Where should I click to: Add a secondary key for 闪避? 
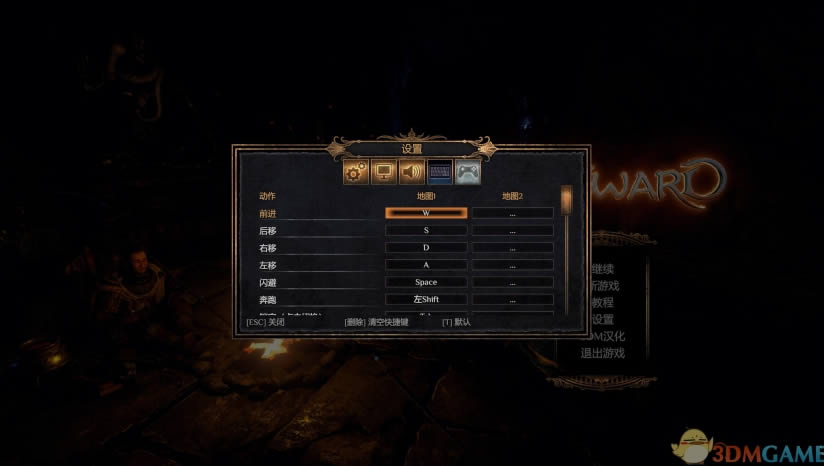(512, 282)
